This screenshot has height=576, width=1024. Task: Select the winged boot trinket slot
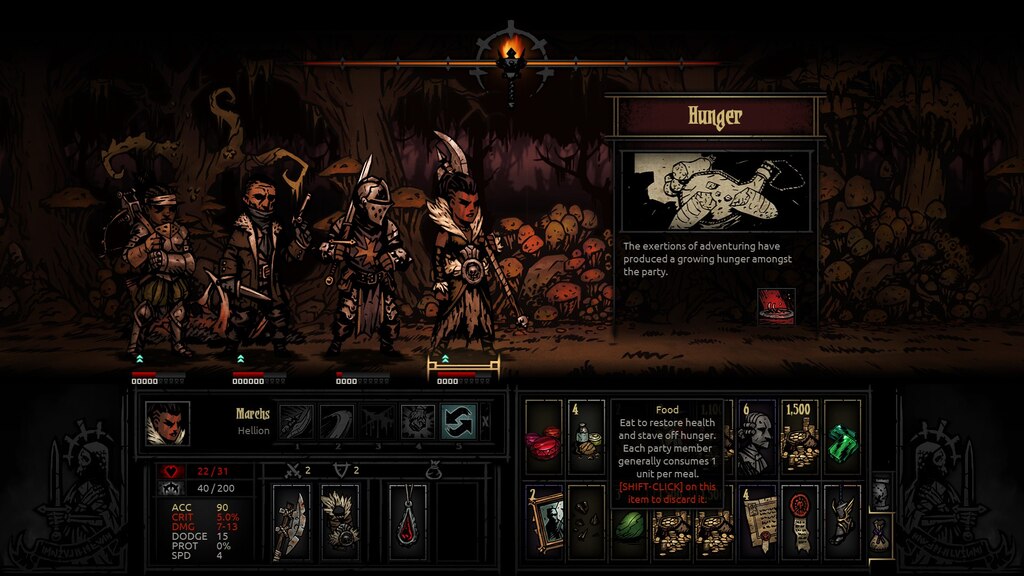[x=842, y=521]
